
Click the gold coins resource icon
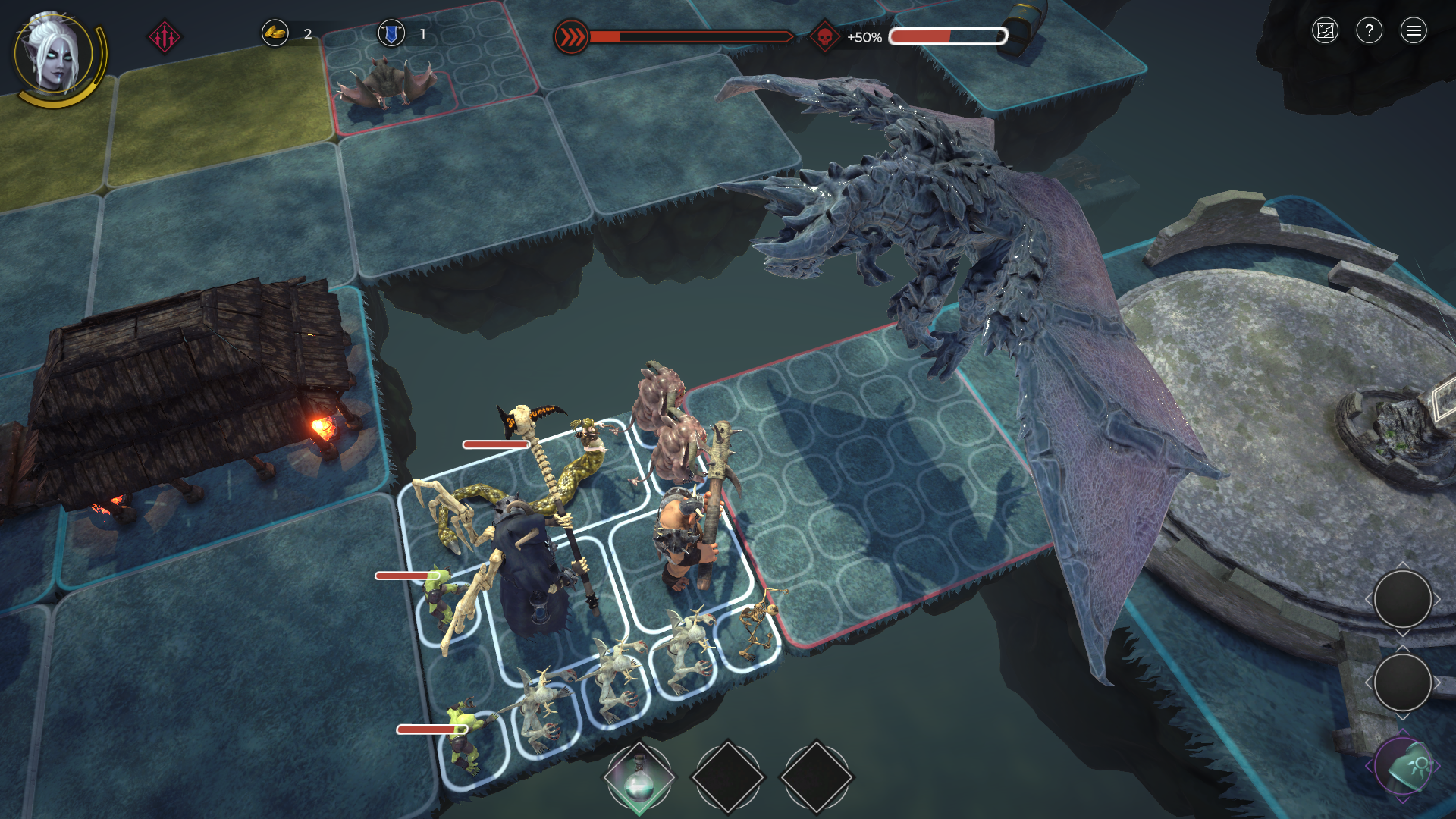(275, 33)
